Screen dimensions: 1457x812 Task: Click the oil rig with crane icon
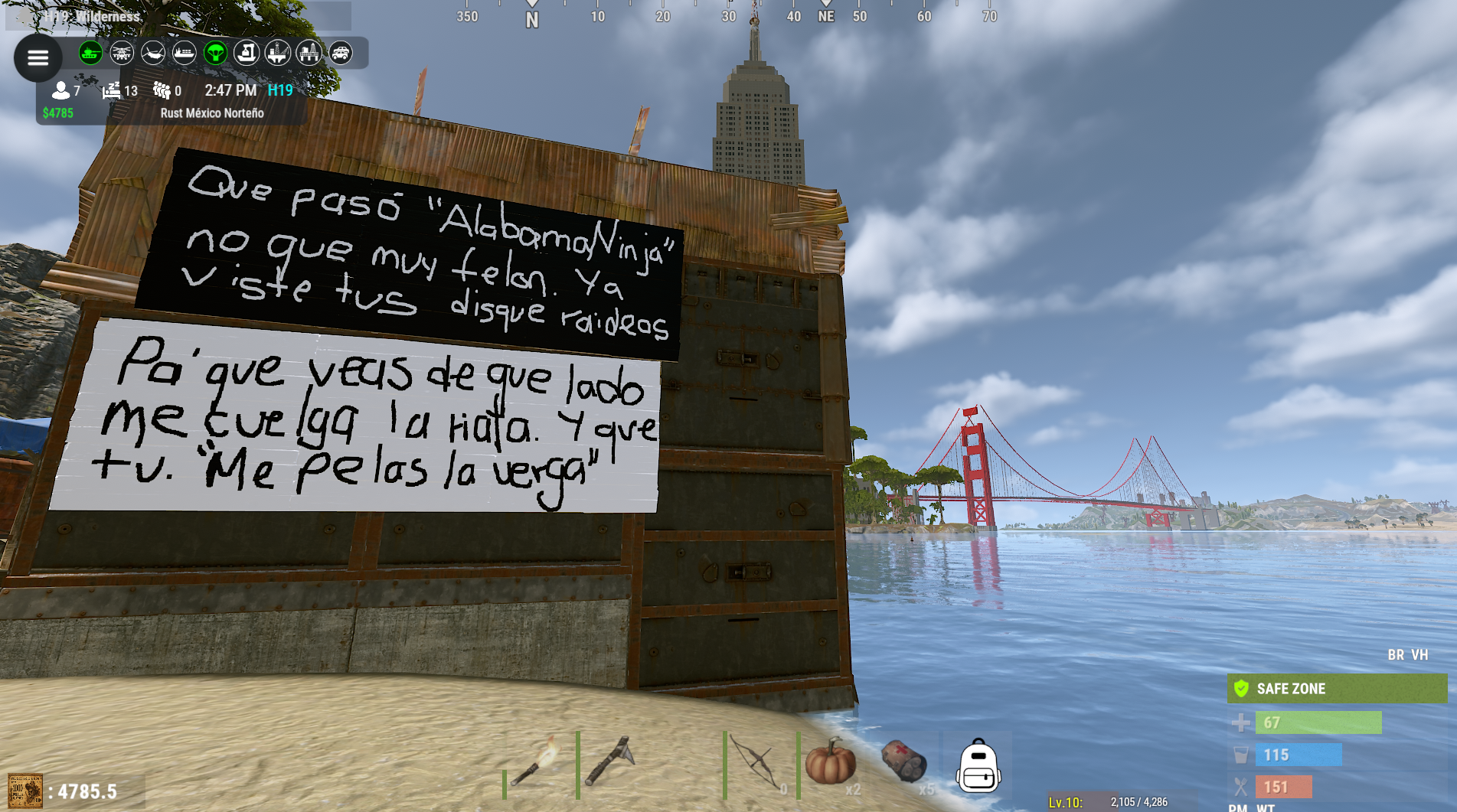(x=278, y=53)
